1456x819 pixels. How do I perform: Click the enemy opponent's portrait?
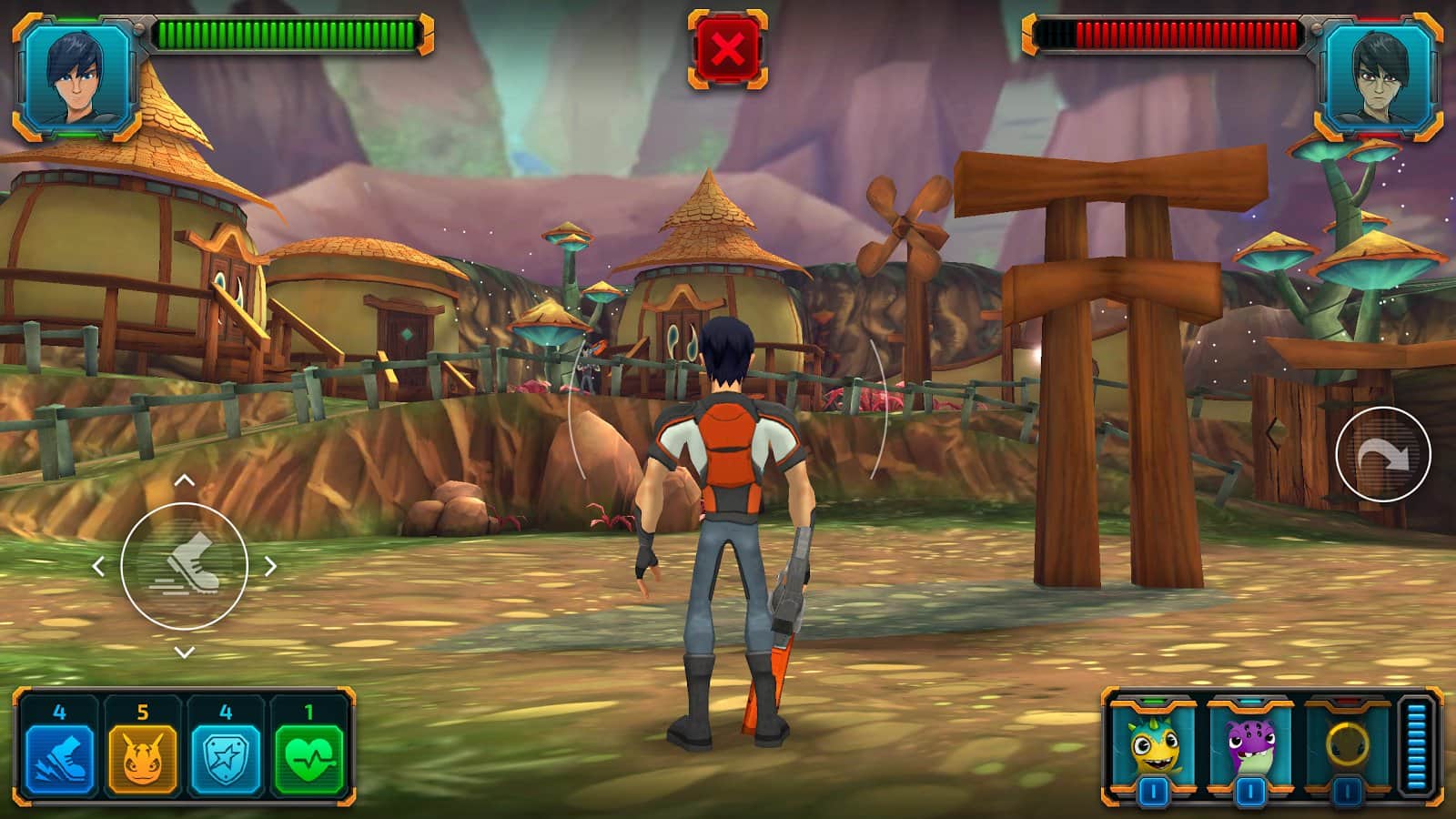point(1379,77)
